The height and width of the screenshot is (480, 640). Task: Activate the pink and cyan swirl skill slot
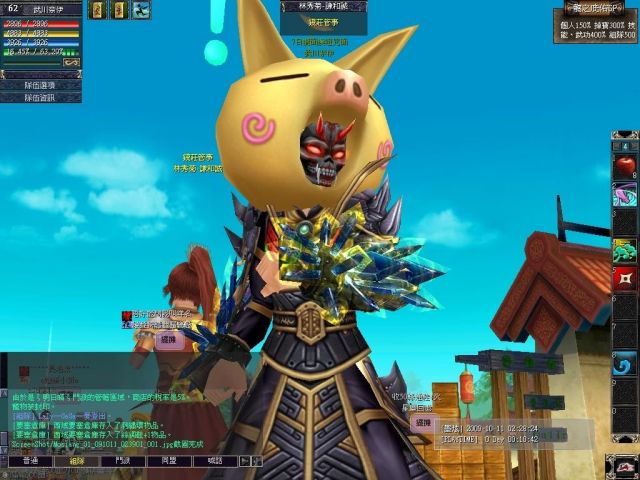click(625, 194)
